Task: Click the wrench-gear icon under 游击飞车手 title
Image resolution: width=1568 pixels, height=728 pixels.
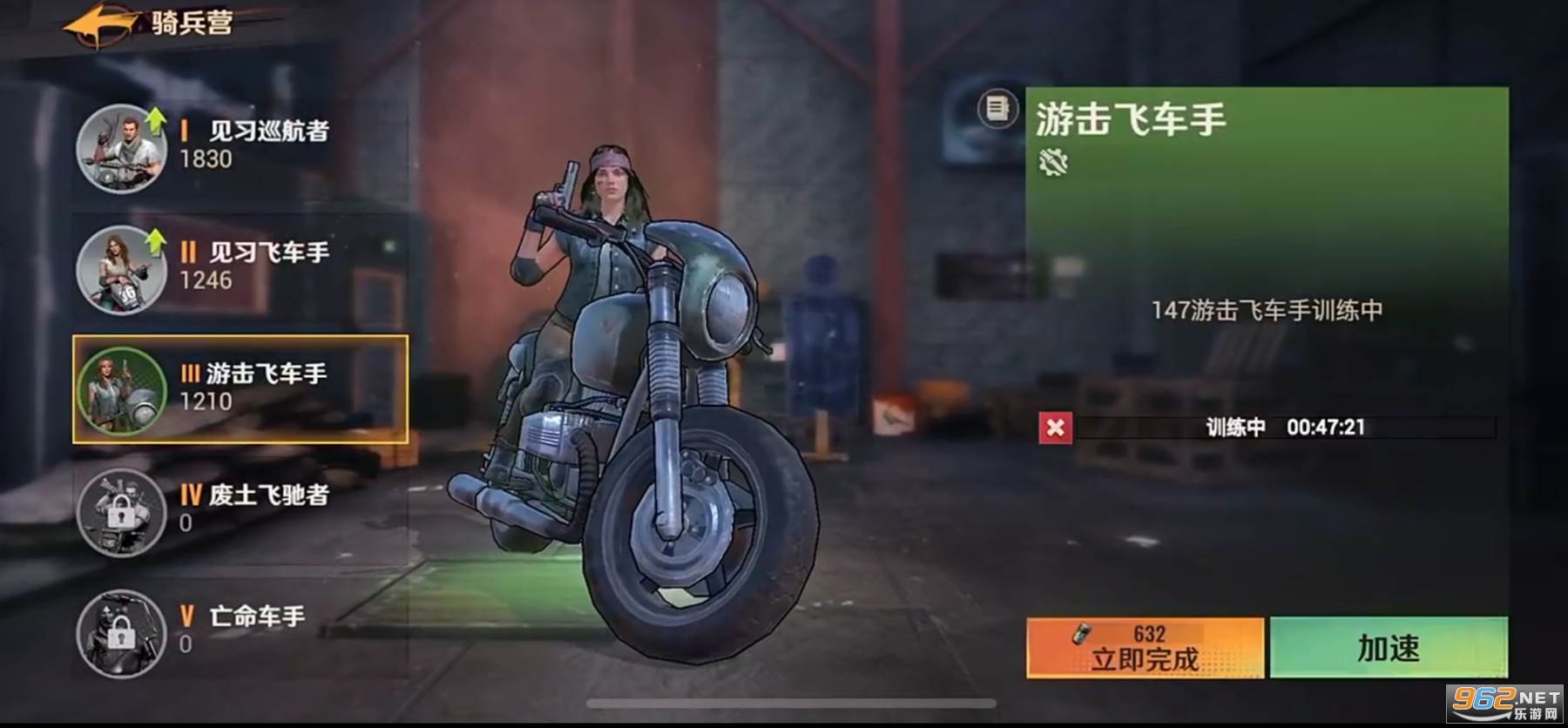Action: pyautogui.click(x=1053, y=162)
